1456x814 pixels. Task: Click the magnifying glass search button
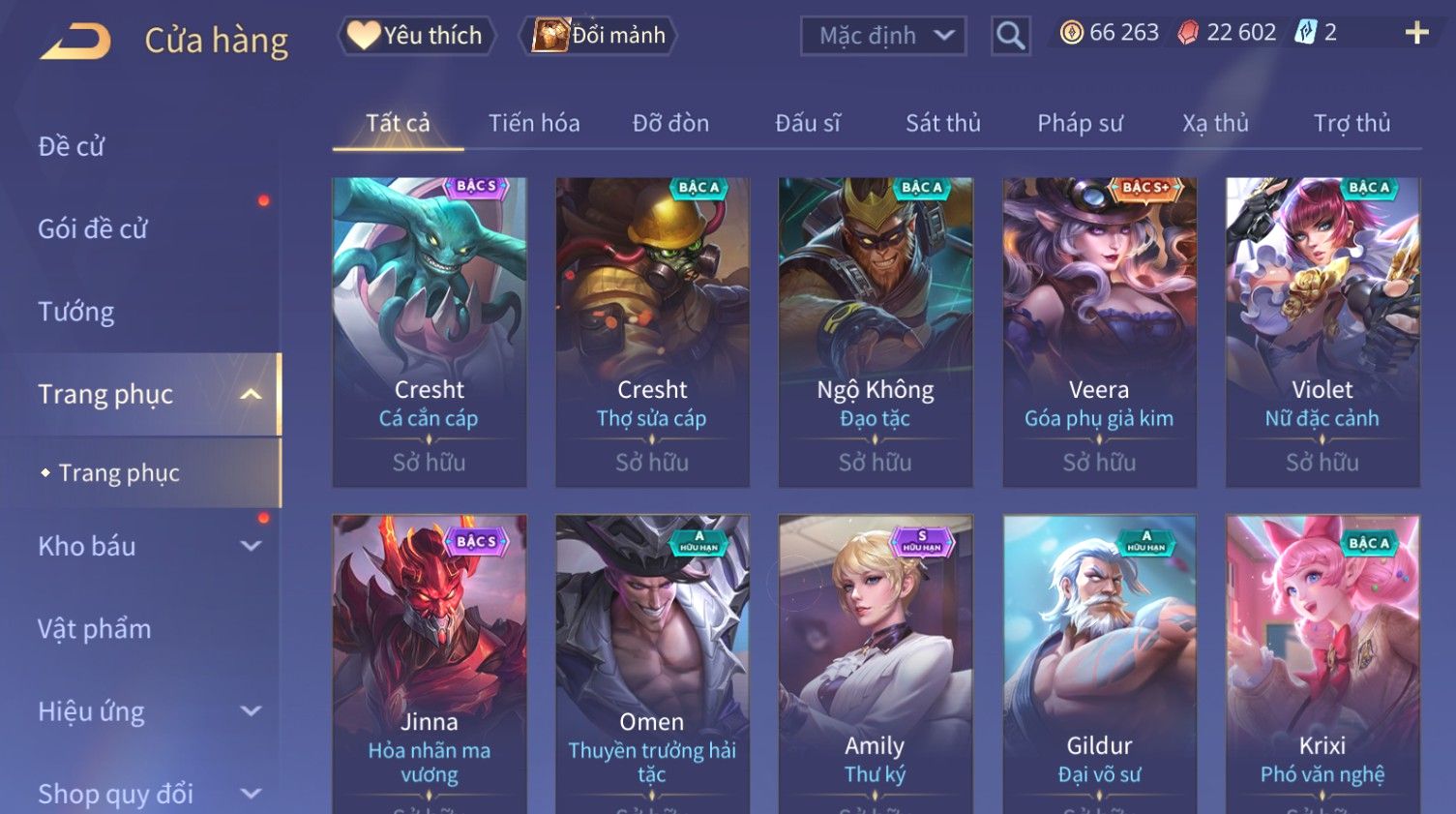pos(1010,36)
